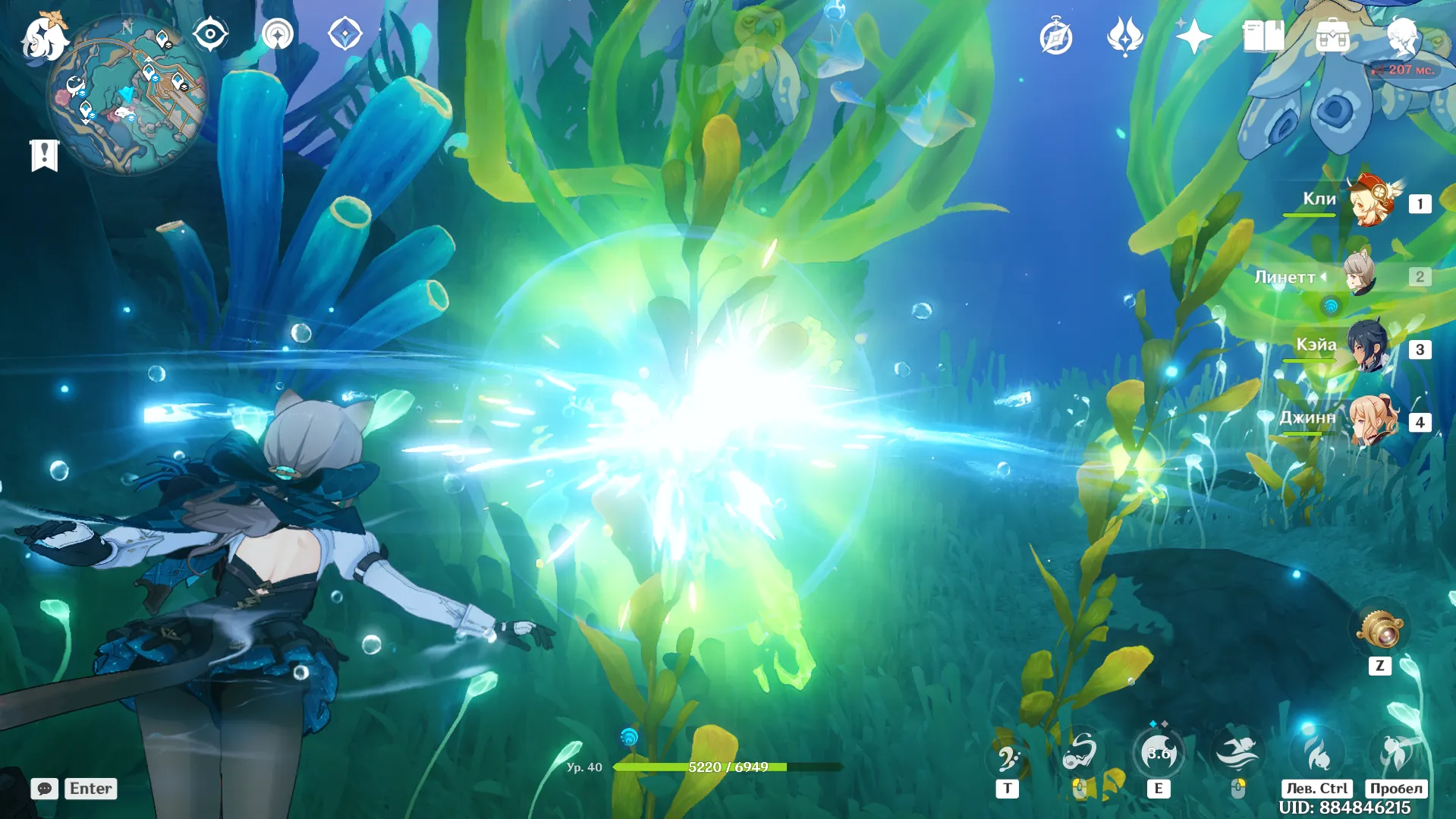Select party member Линетт
This screenshot has height=819, width=1456.
coord(1360,276)
